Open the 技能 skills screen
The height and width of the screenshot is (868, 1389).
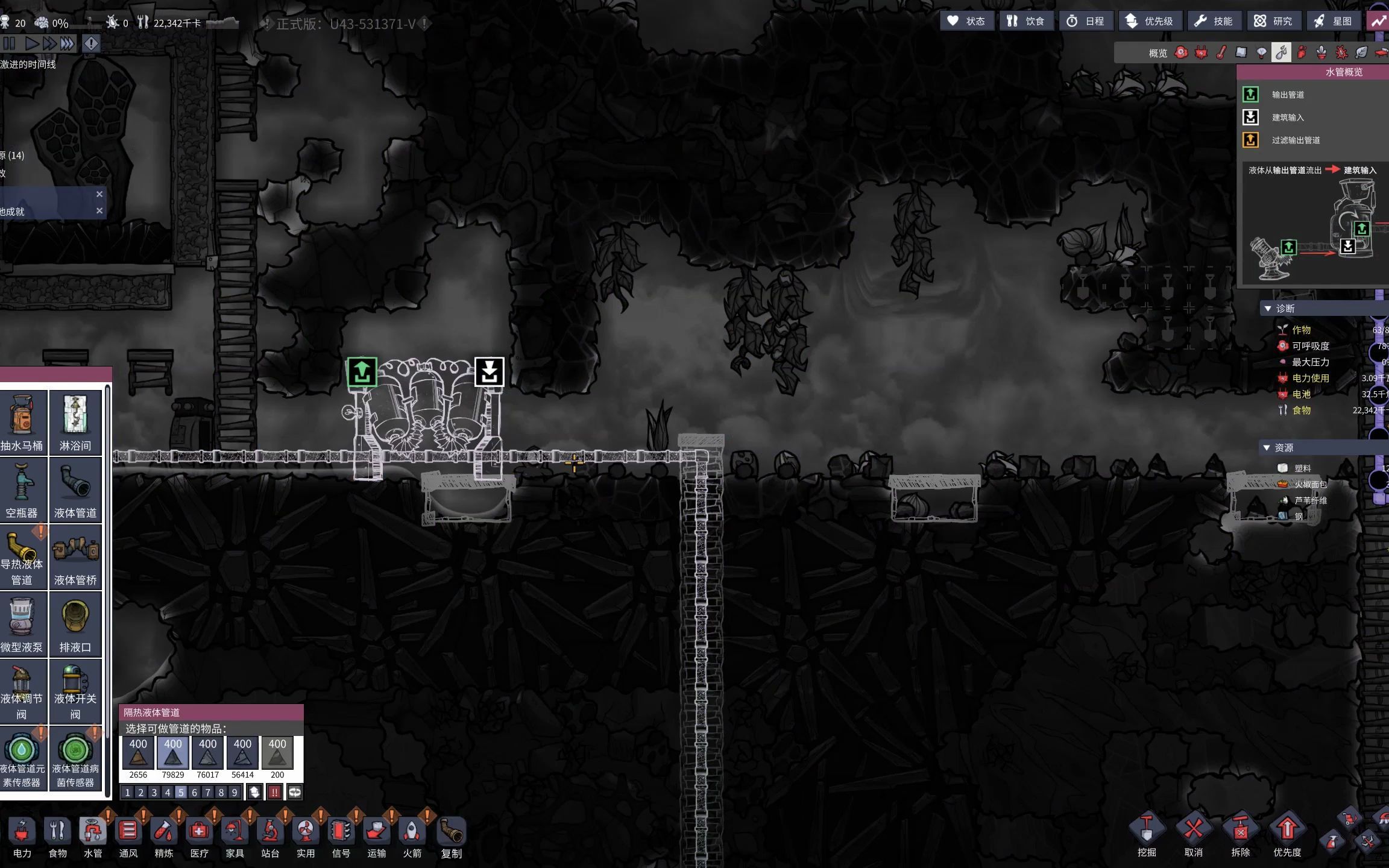tap(1214, 21)
